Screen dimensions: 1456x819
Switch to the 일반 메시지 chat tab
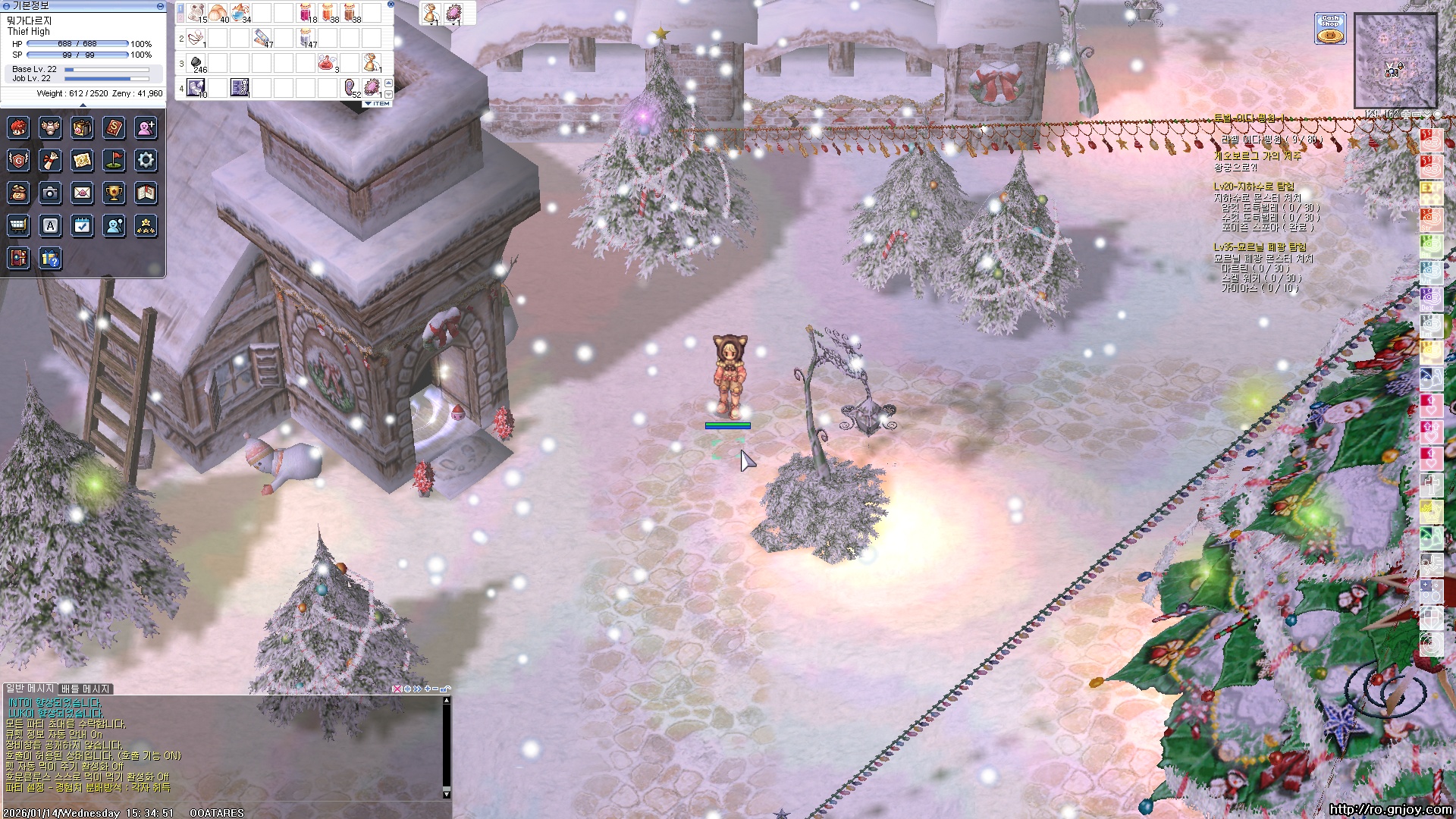pos(30,689)
